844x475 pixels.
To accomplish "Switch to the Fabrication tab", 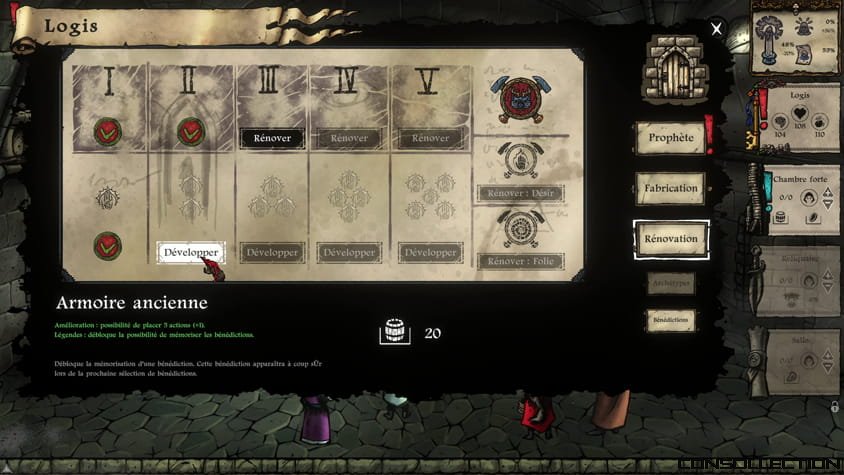I will click(670, 187).
